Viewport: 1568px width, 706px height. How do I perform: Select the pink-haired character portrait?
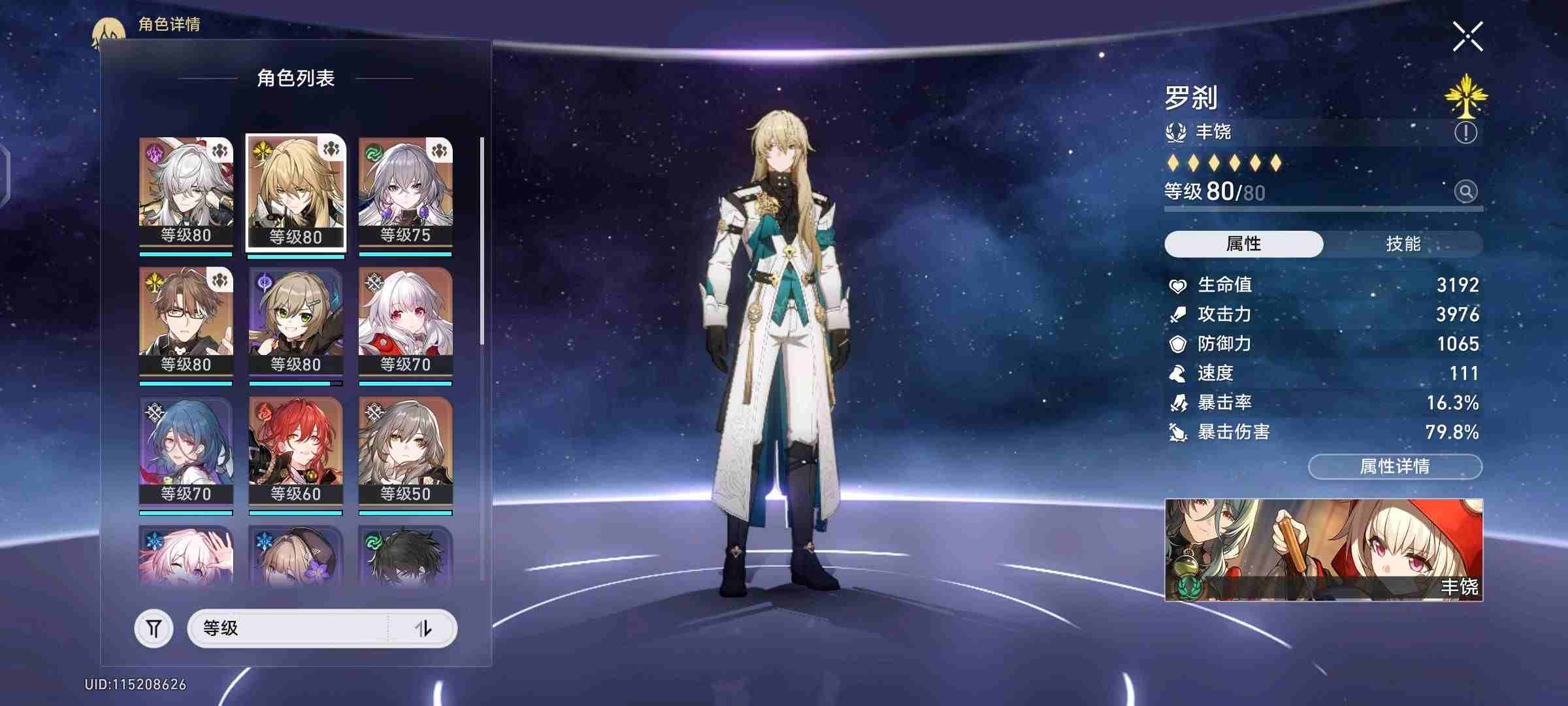coord(186,556)
